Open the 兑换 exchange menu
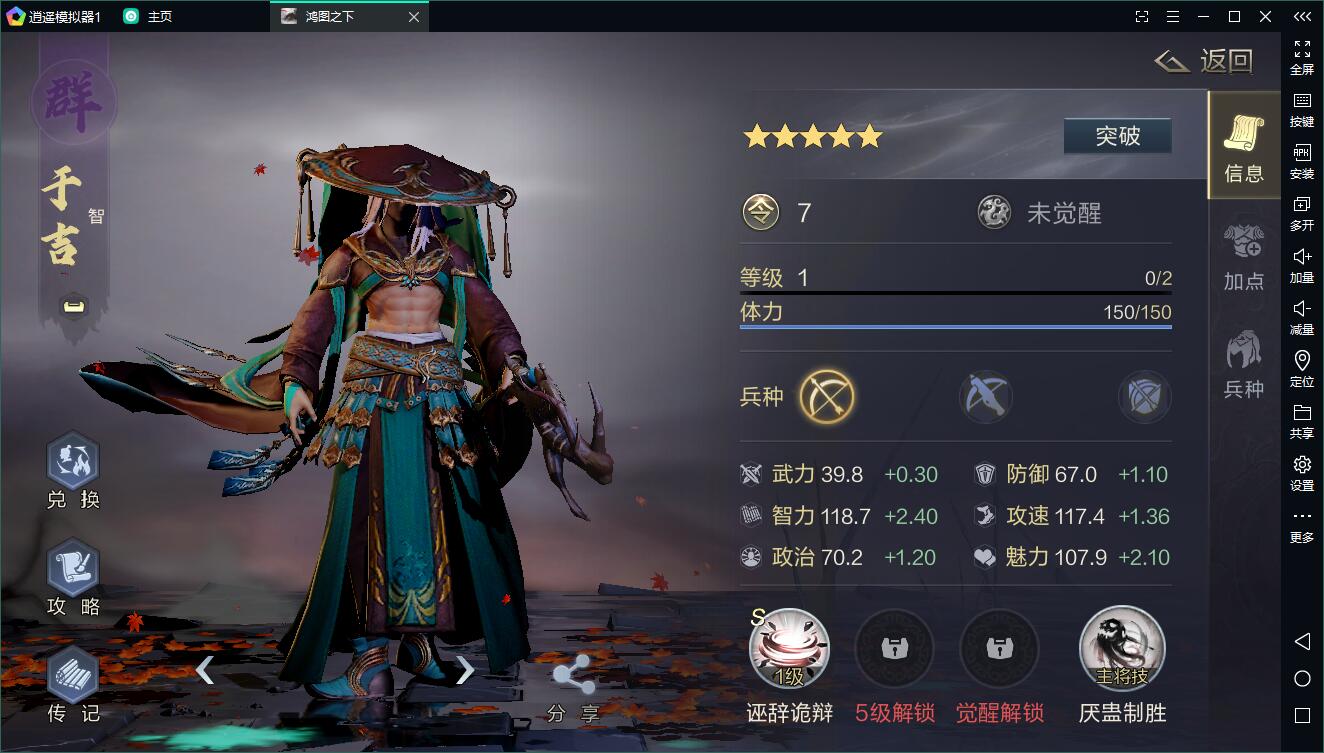This screenshot has width=1324, height=753. [73, 470]
